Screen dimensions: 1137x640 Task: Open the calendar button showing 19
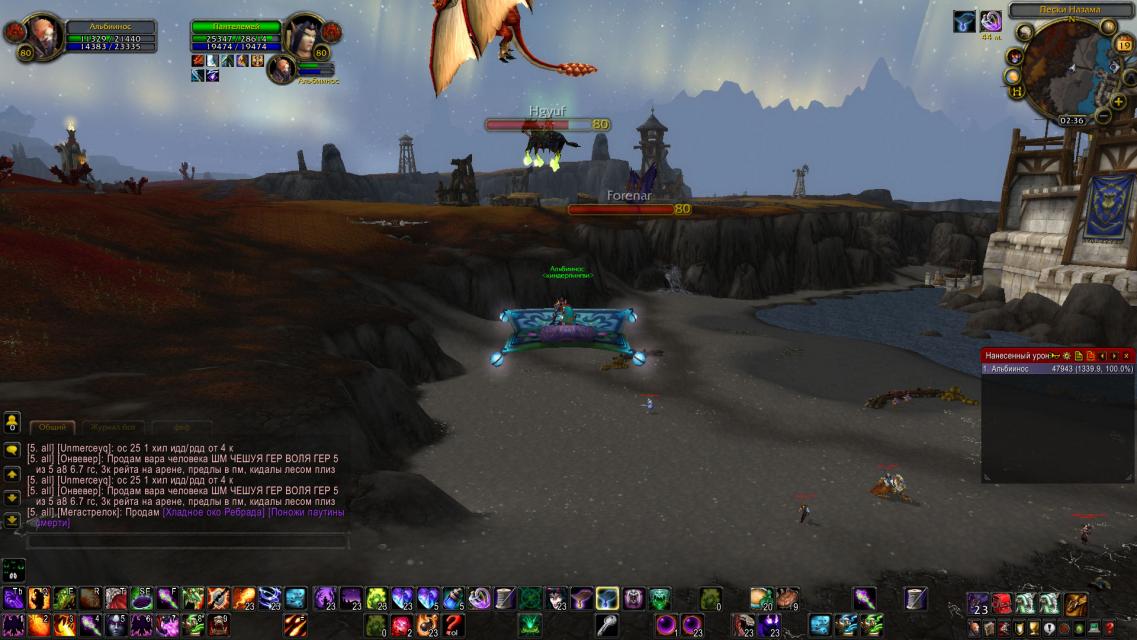(x=1123, y=45)
